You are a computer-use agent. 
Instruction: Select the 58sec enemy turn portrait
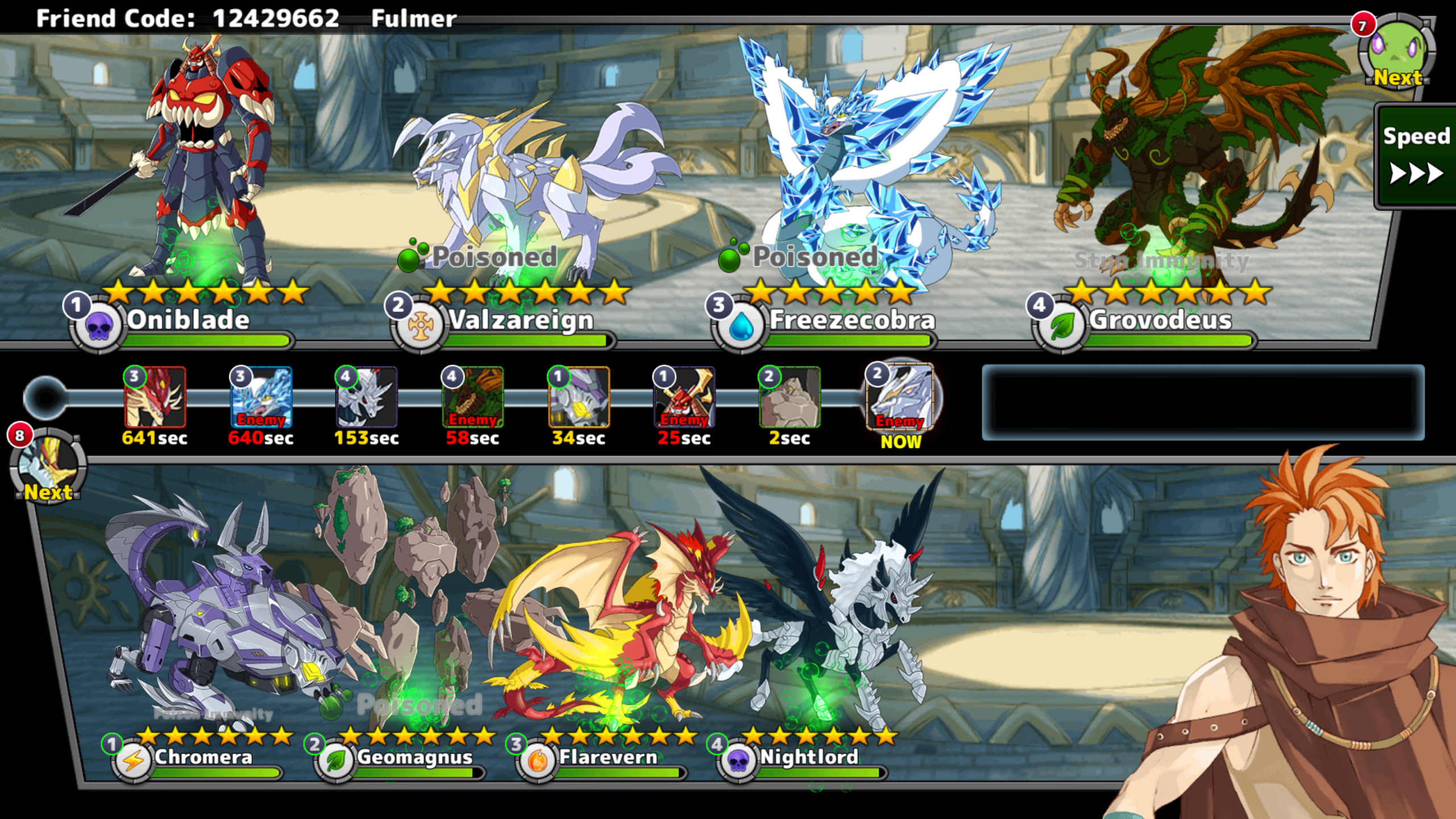(473, 397)
